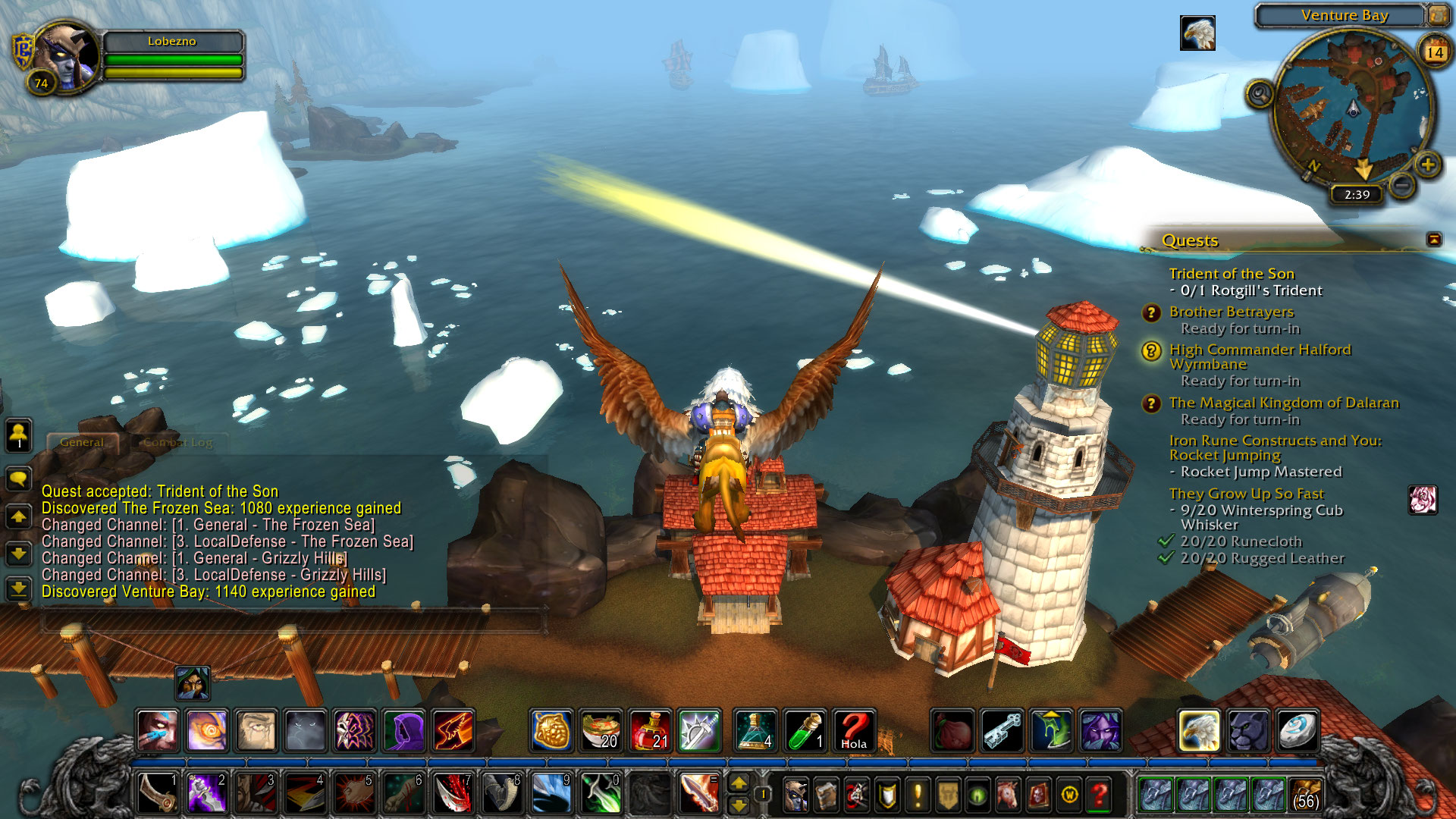The height and width of the screenshot is (819, 1456).
Task: Open the chat speech bubble menu
Action: click(18, 479)
